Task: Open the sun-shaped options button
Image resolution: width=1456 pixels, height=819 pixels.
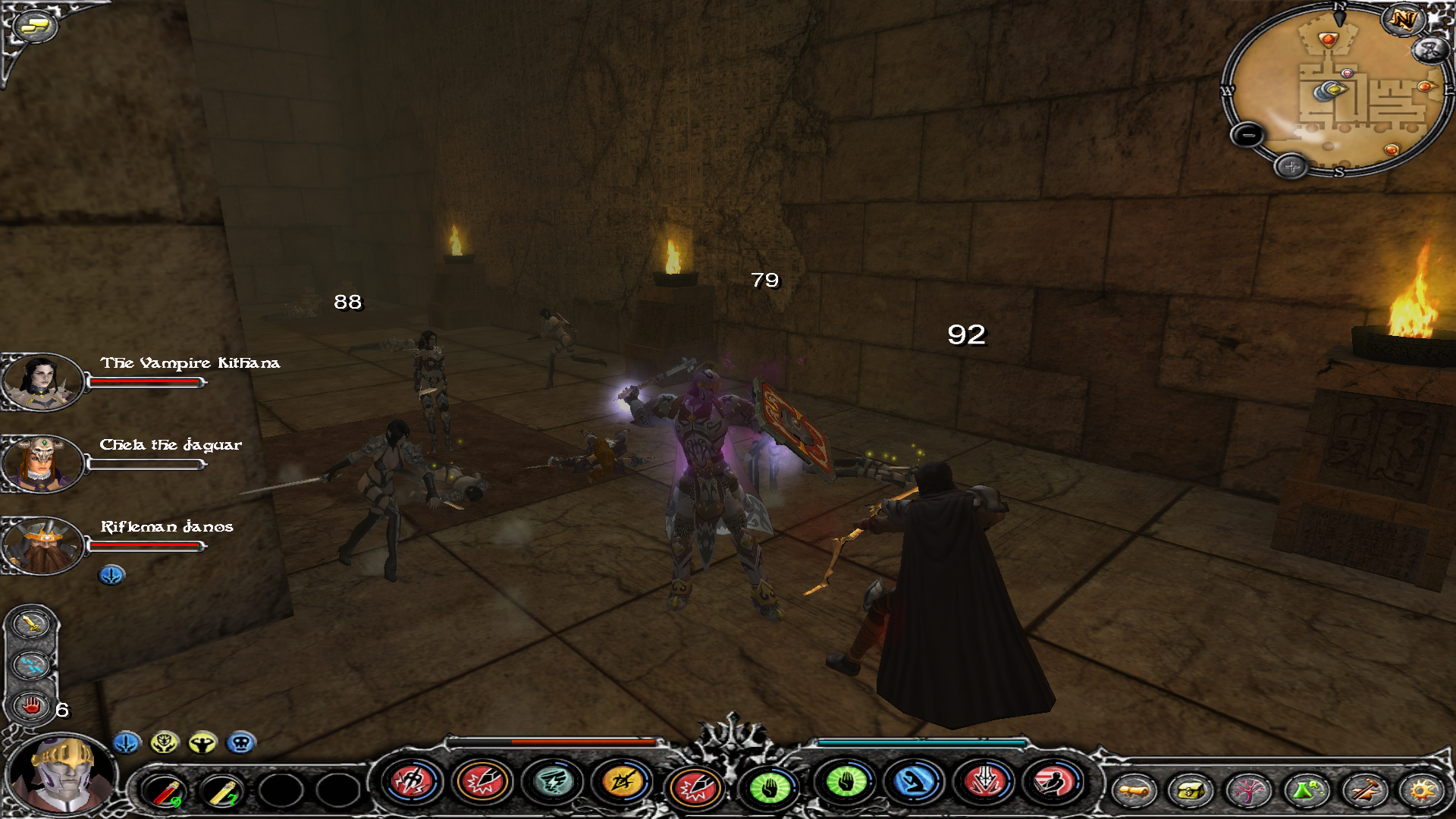Action: (1421, 791)
